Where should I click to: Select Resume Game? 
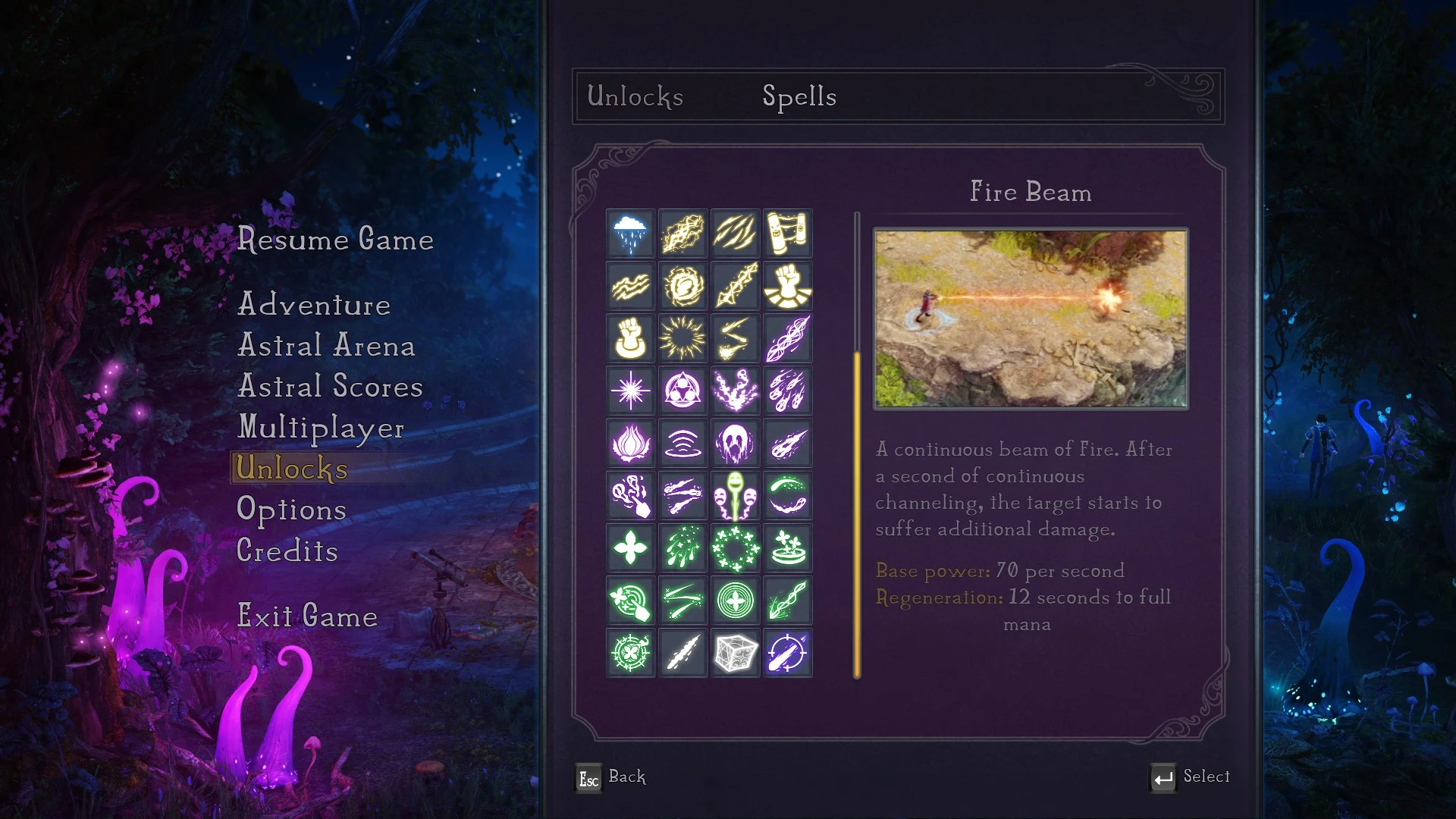pyautogui.click(x=336, y=240)
